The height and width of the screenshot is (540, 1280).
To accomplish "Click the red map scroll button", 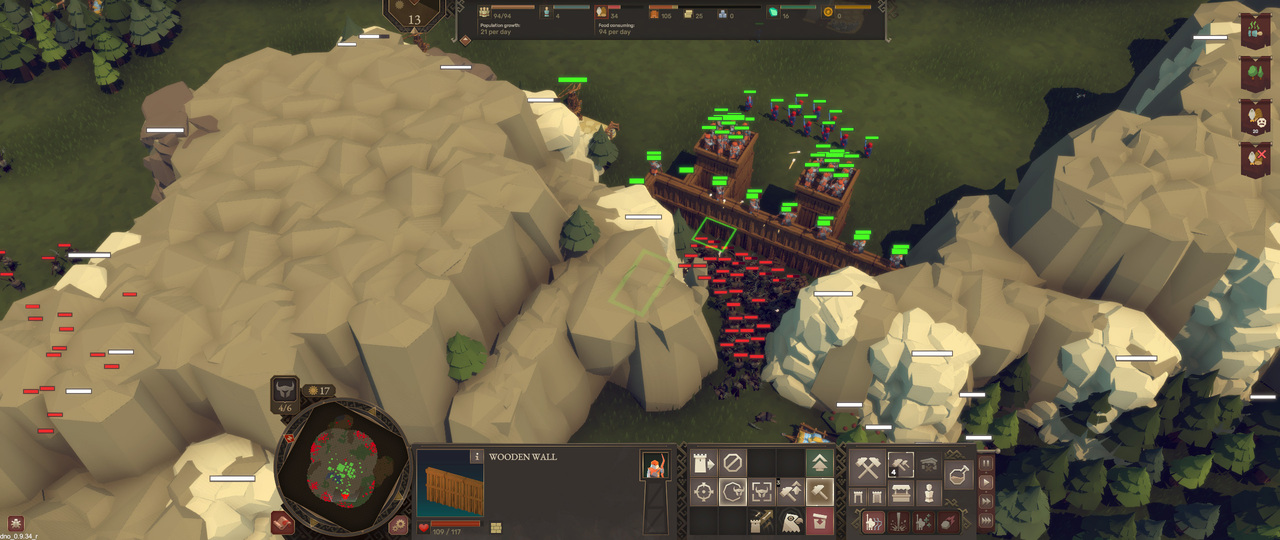I will (281, 522).
